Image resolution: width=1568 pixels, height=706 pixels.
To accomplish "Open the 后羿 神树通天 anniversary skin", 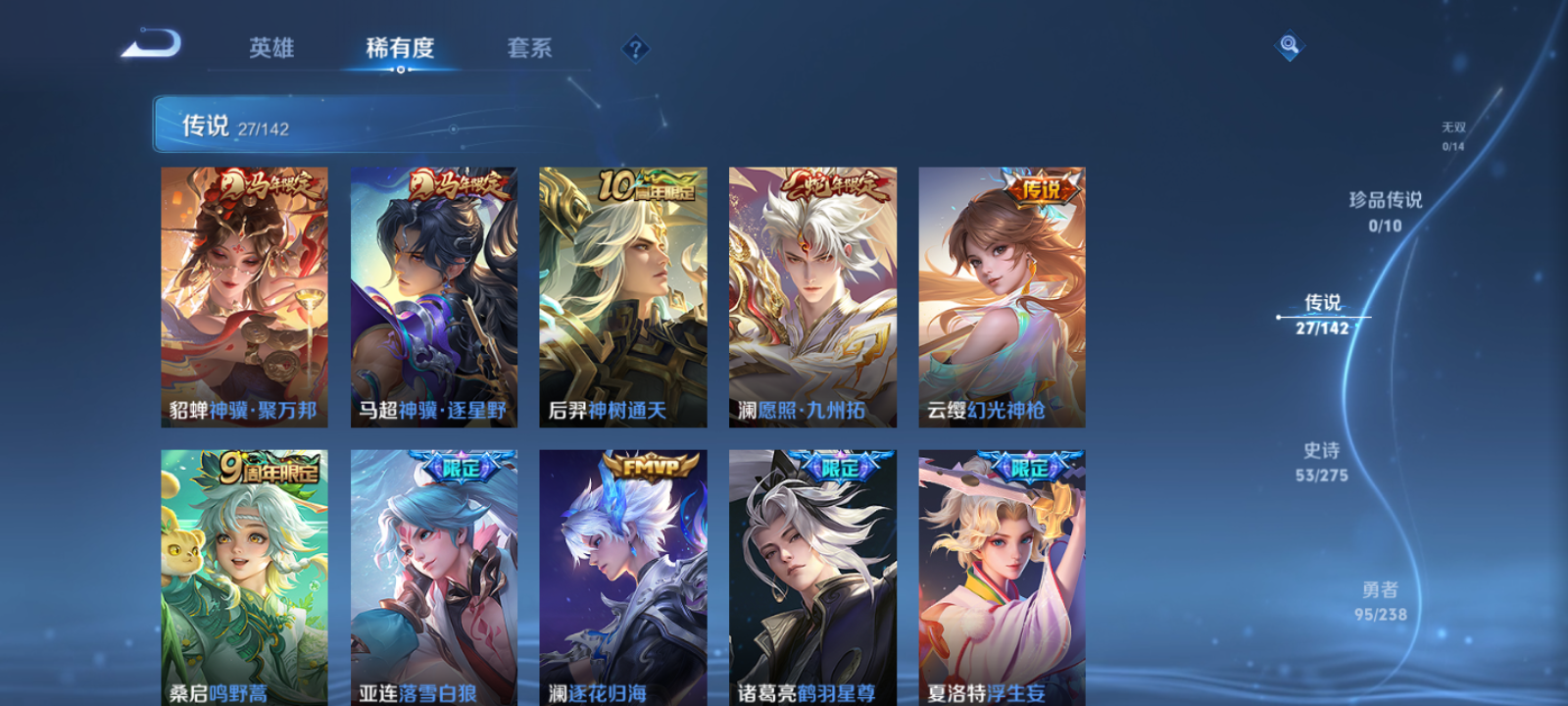I will 621,294.
